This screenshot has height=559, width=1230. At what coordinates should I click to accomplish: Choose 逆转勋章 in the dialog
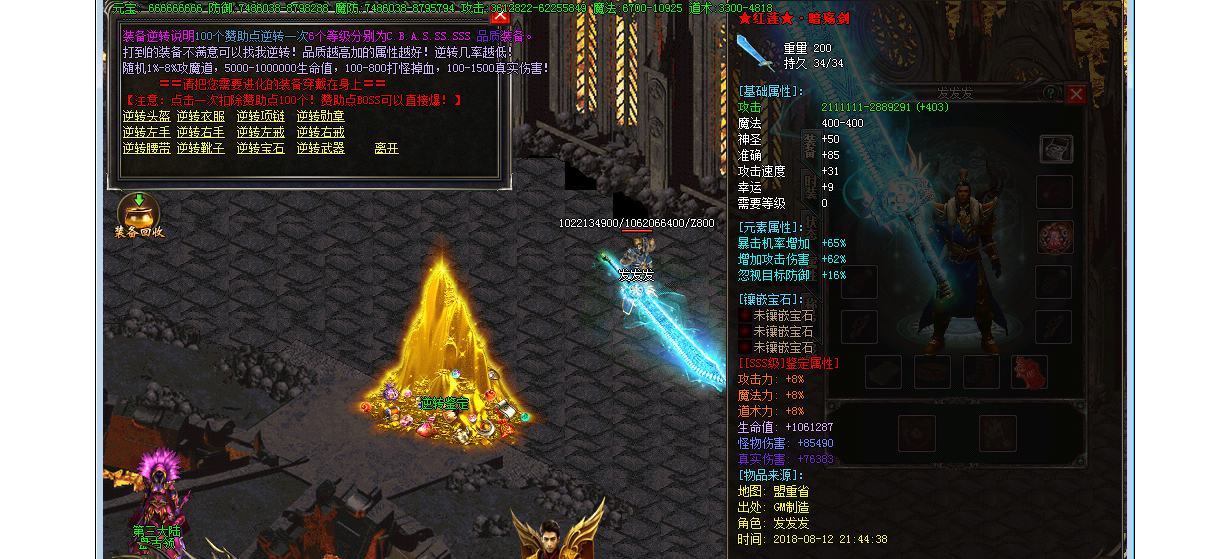pyautogui.click(x=320, y=116)
